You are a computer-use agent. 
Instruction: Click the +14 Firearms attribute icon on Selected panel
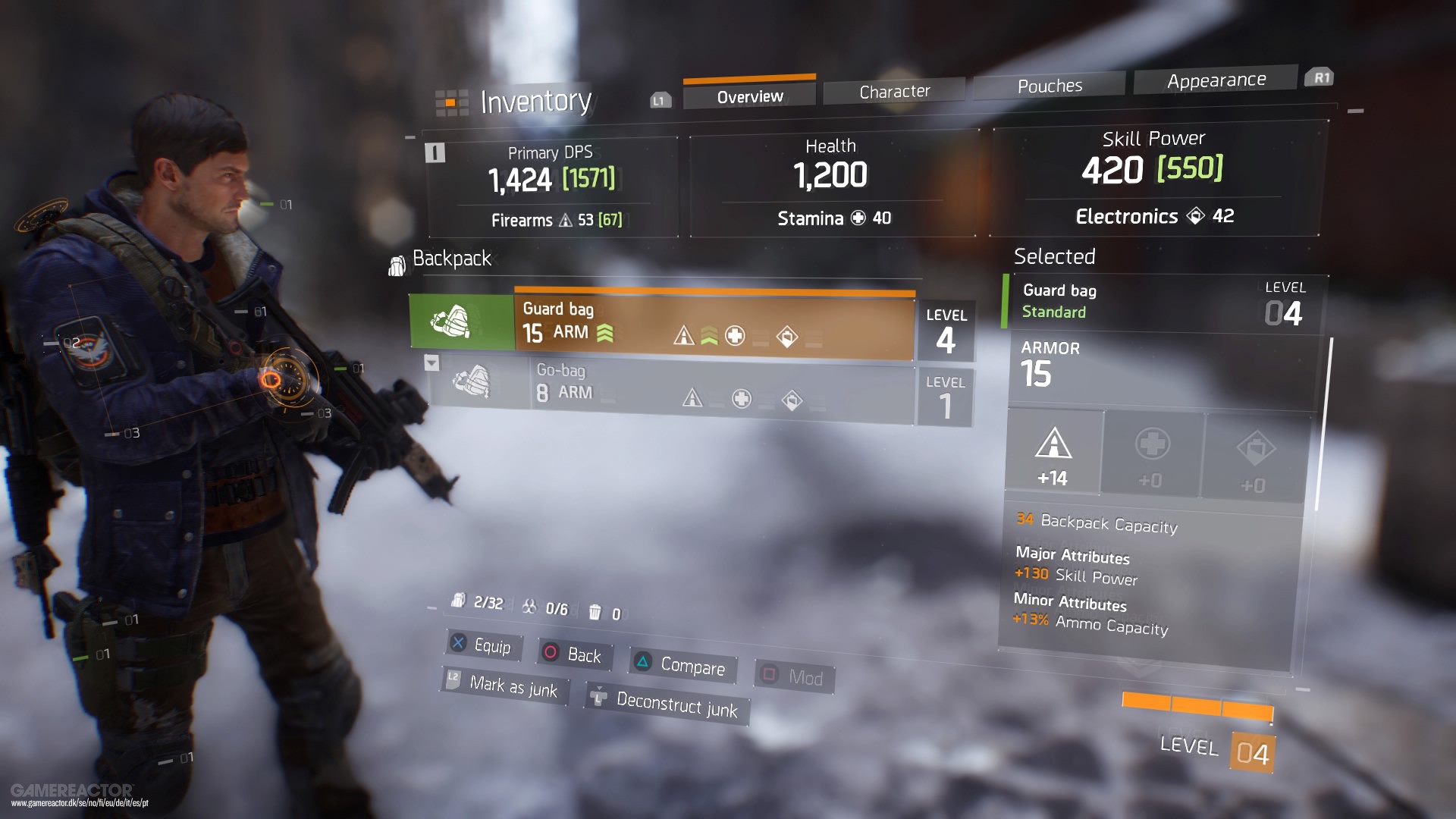(1053, 449)
